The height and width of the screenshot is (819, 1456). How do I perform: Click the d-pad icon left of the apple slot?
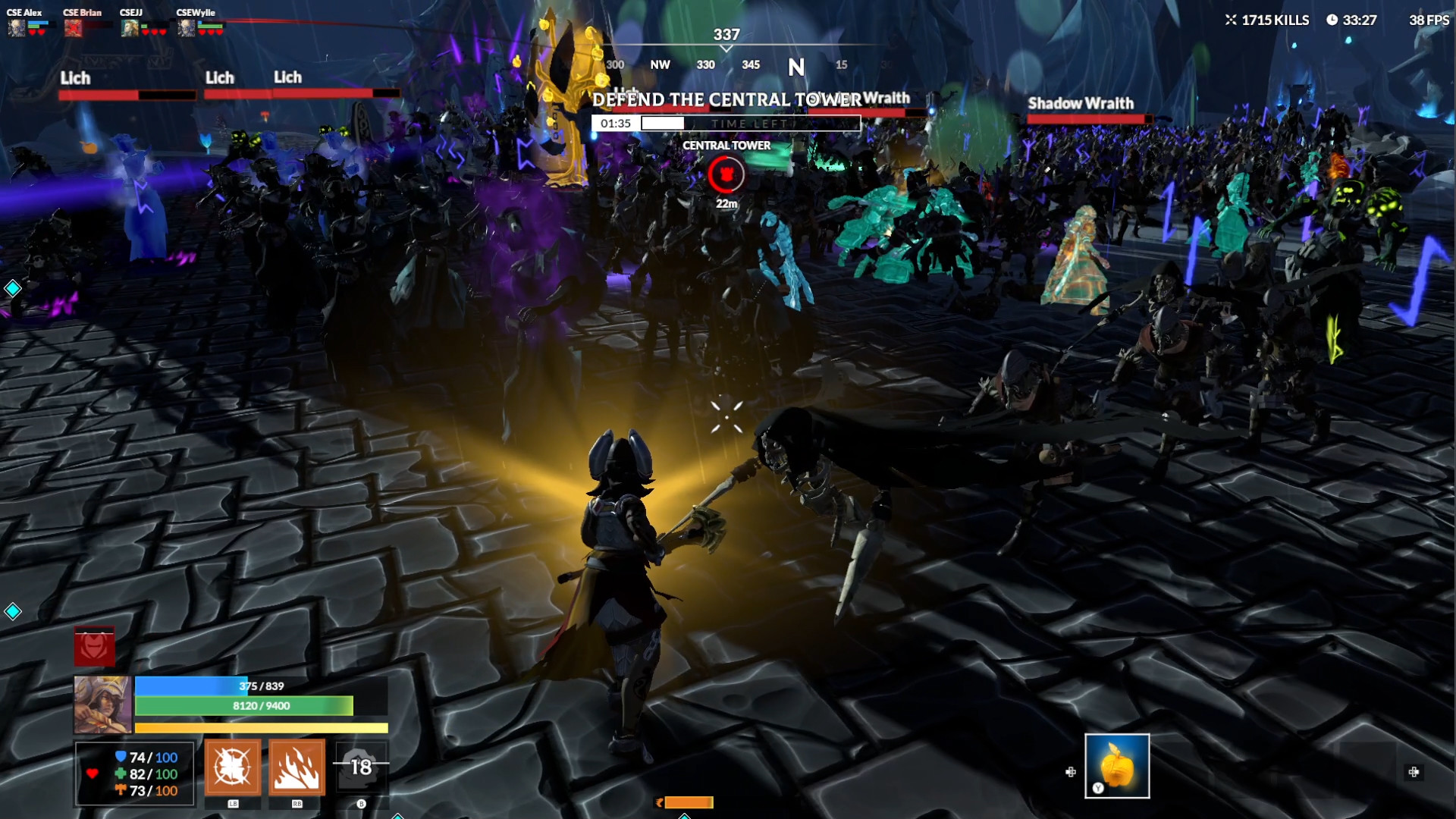1070,772
